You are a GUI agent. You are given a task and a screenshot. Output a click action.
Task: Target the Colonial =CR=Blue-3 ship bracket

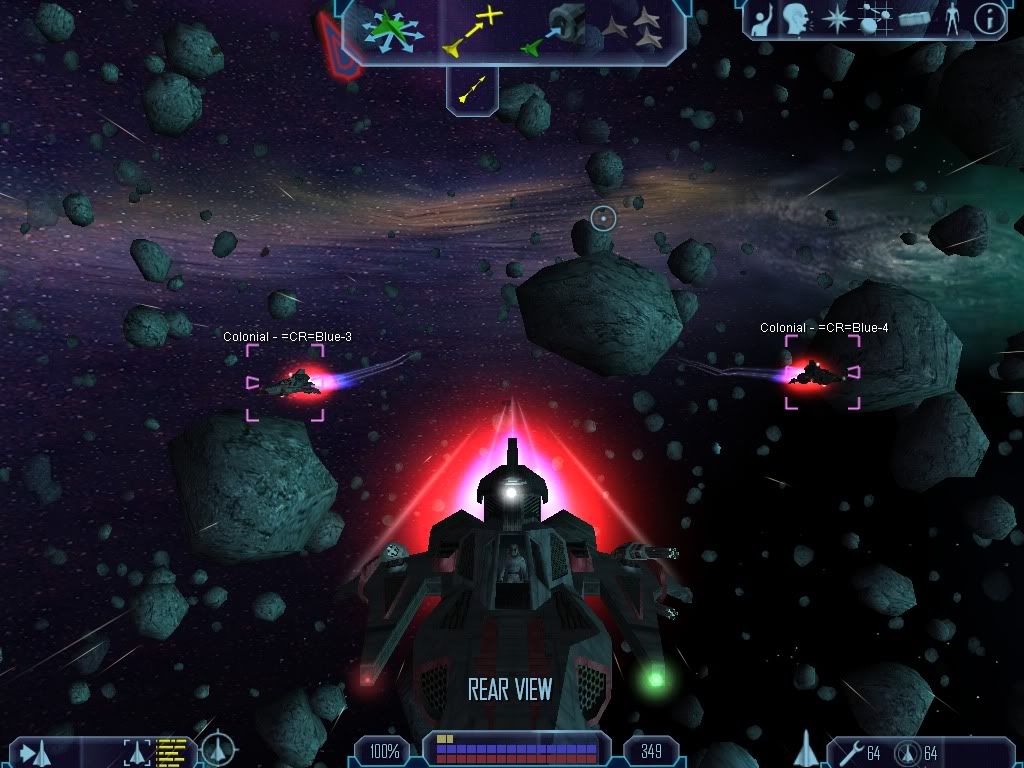286,382
